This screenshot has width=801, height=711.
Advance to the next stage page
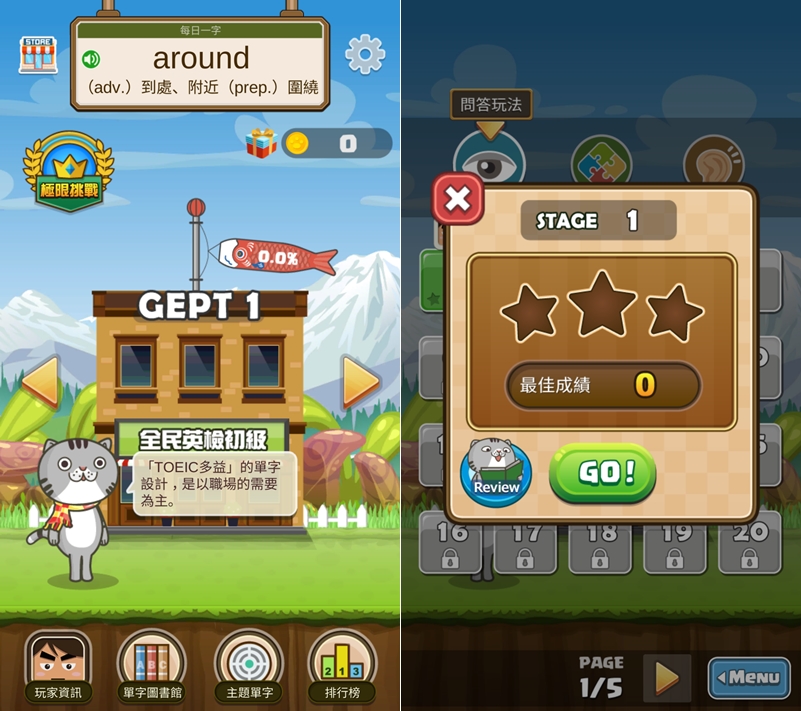pyautogui.click(x=666, y=678)
